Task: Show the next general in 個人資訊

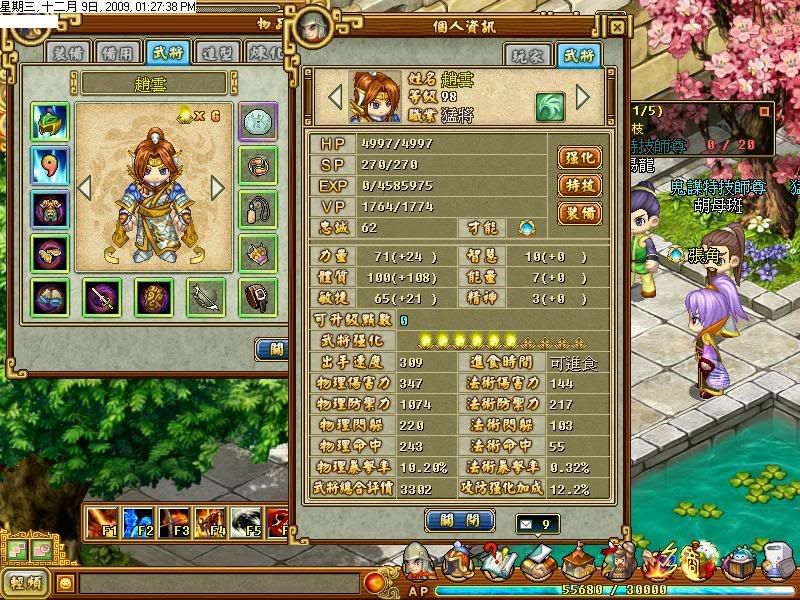Action: tap(584, 97)
